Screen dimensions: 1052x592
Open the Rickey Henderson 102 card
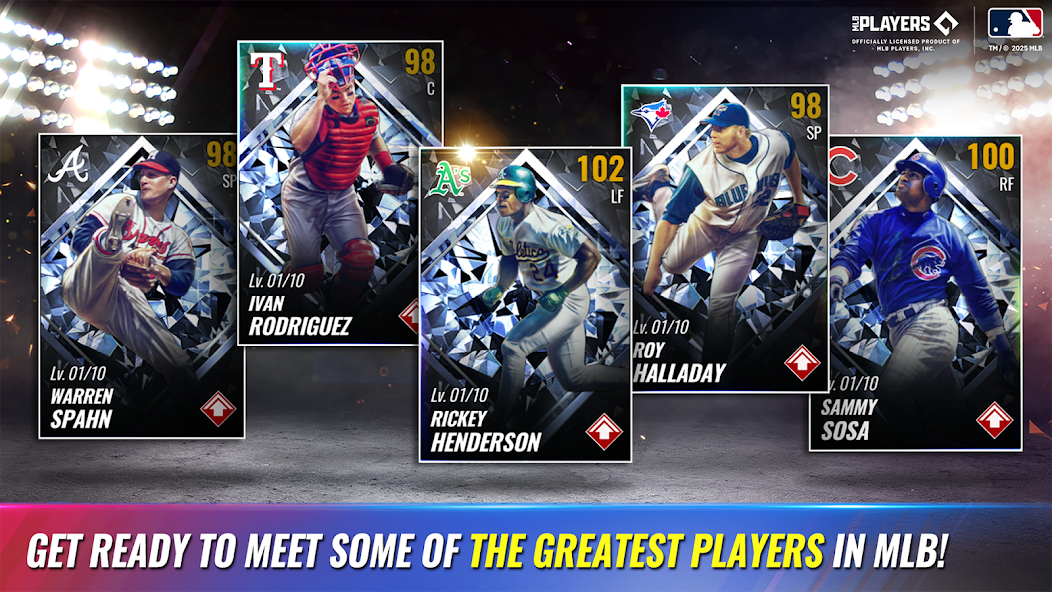(x=525, y=300)
